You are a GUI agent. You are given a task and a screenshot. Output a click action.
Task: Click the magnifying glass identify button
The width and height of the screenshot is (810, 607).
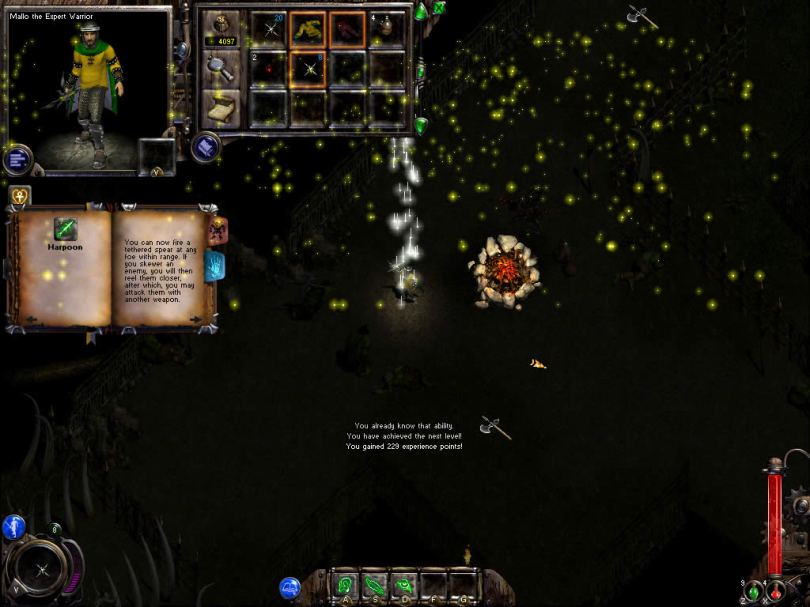click(220, 67)
